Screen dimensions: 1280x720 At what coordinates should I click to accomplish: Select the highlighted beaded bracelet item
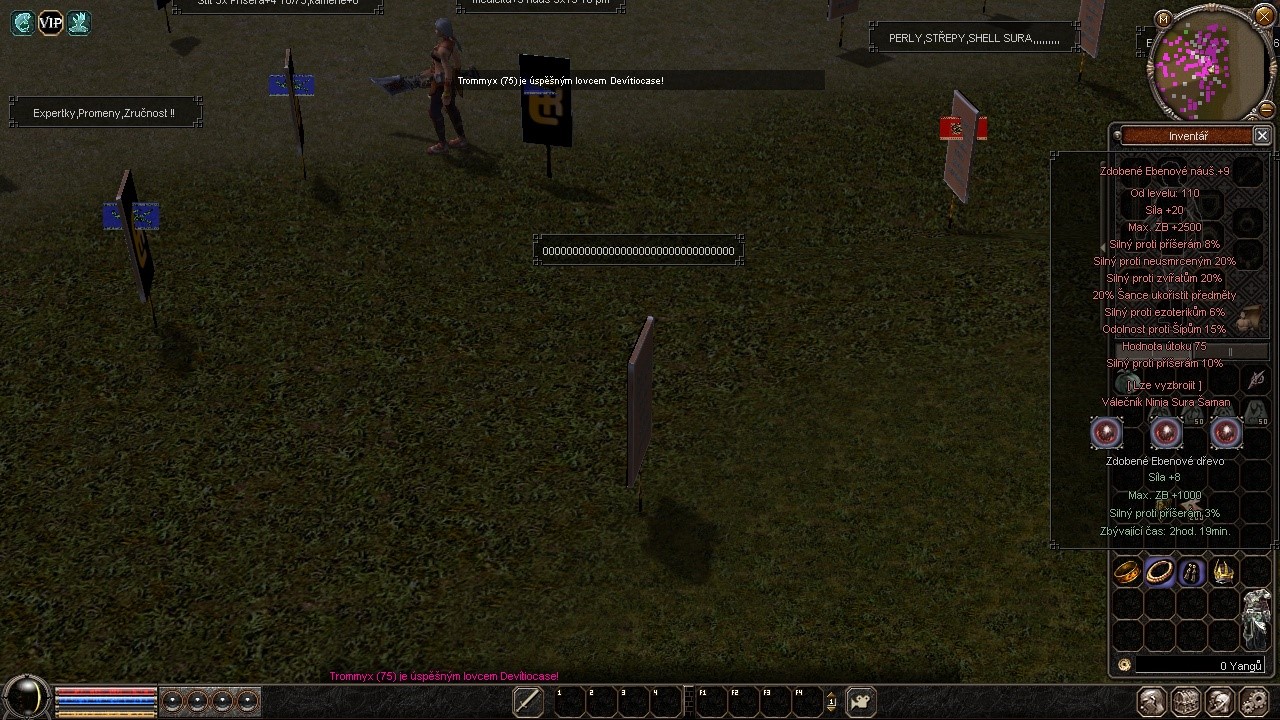tap(1160, 572)
